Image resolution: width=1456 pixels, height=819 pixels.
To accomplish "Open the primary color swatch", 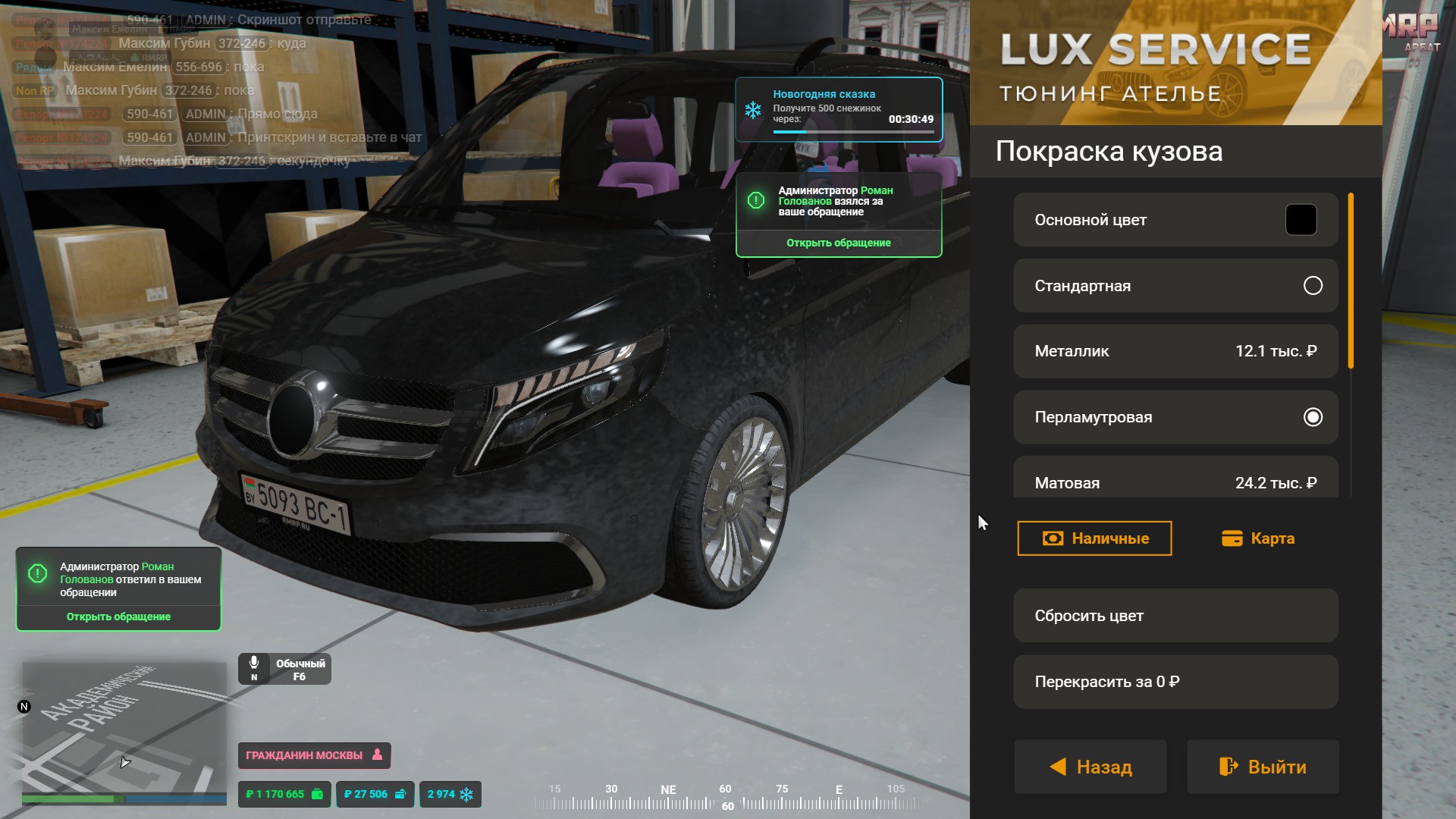I will (x=1301, y=220).
